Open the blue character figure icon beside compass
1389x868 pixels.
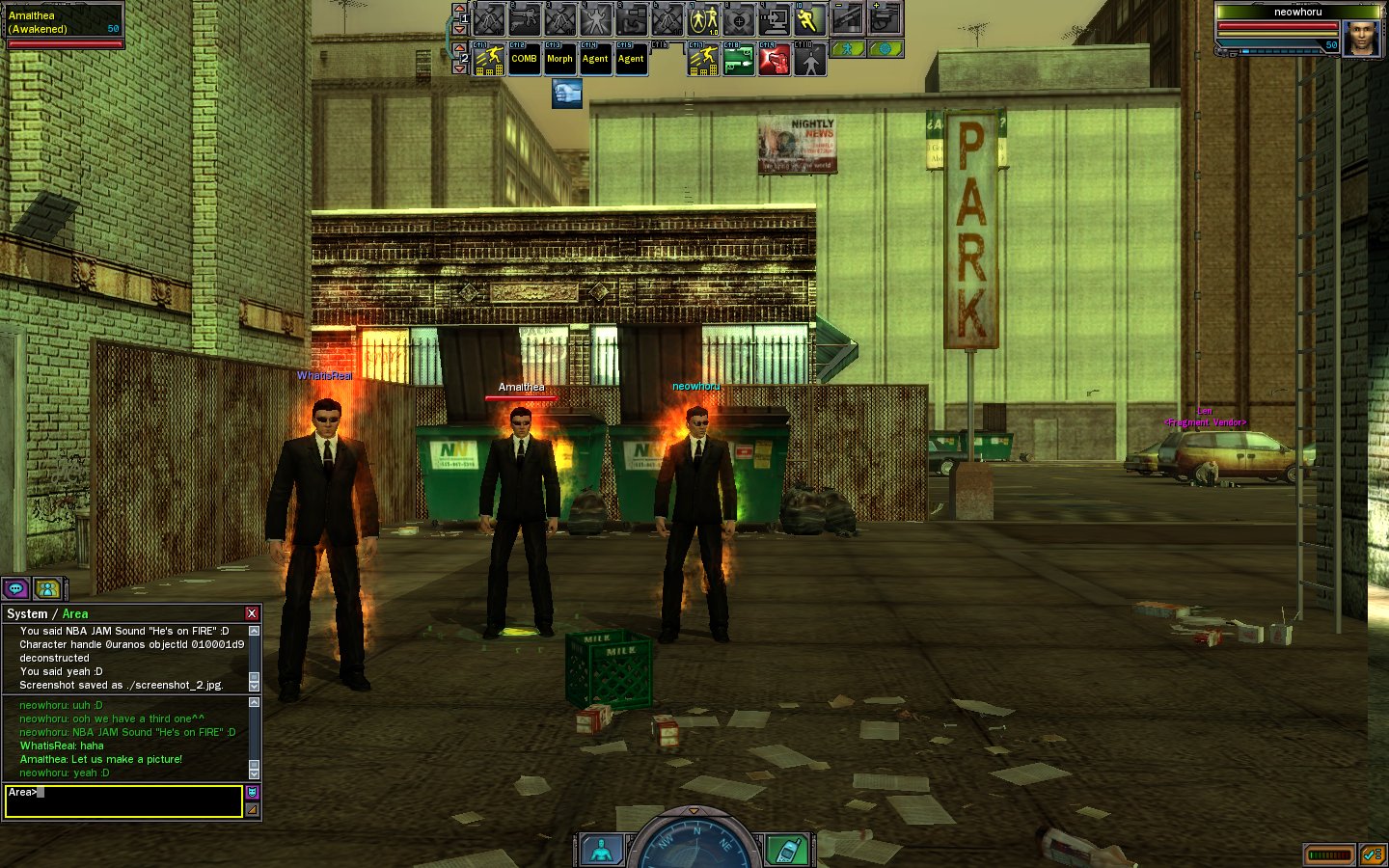[602, 850]
